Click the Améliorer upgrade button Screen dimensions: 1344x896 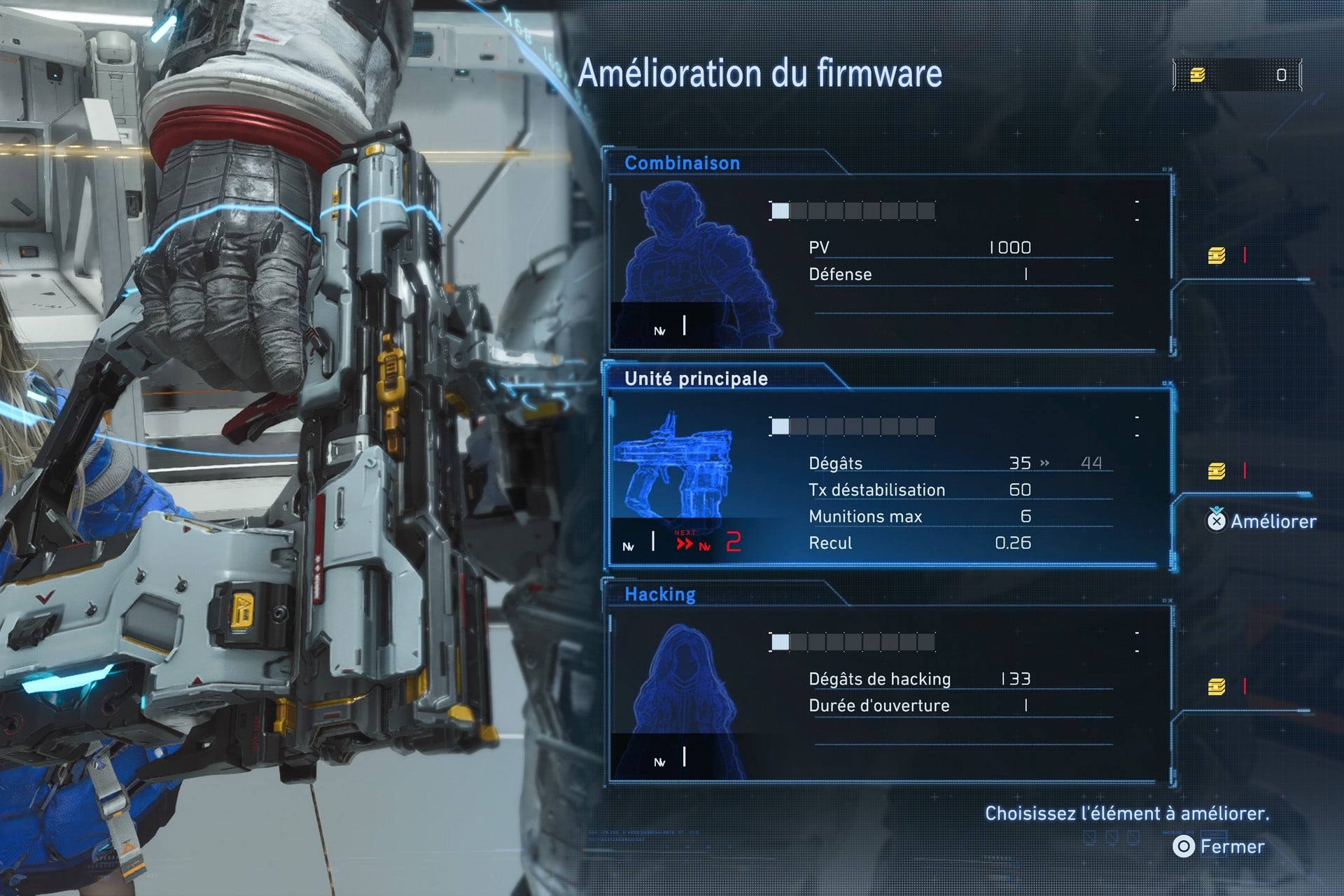click(x=1261, y=521)
